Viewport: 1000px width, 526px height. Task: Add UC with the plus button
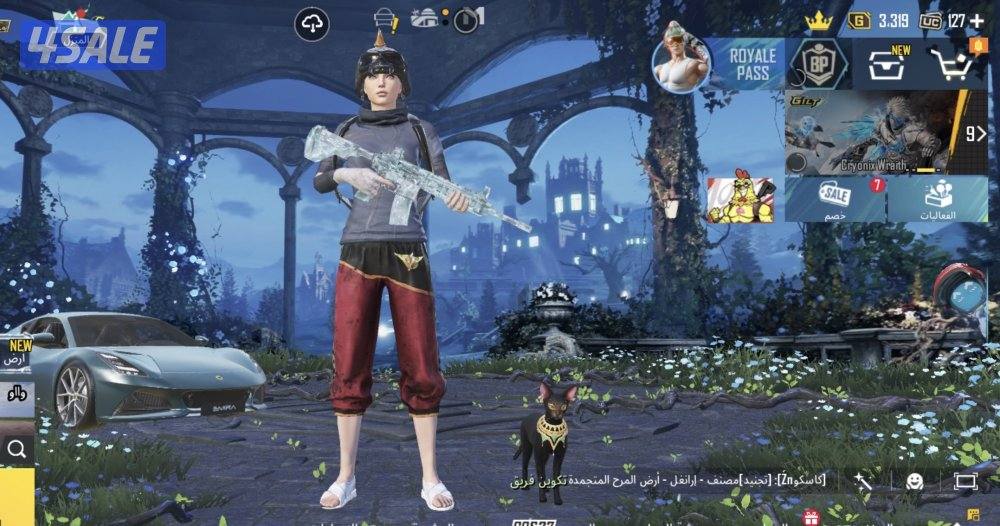pos(977,20)
